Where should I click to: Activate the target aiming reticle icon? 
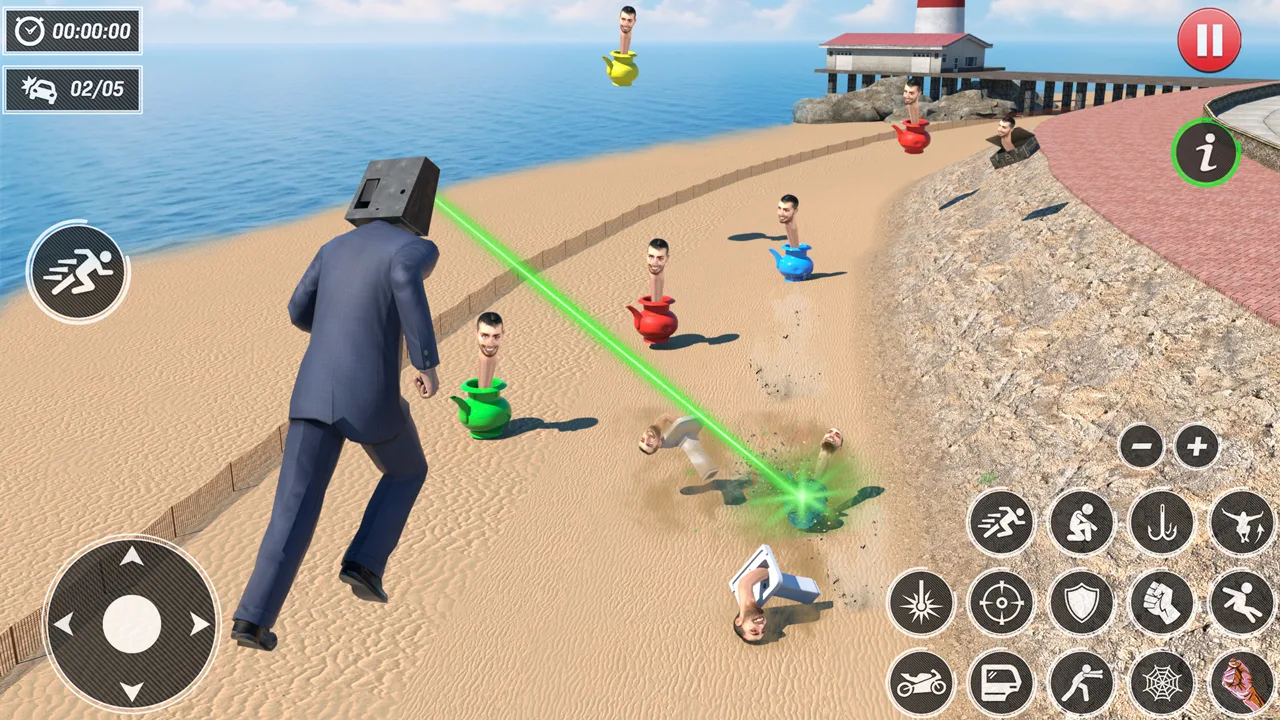point(1002,603)
